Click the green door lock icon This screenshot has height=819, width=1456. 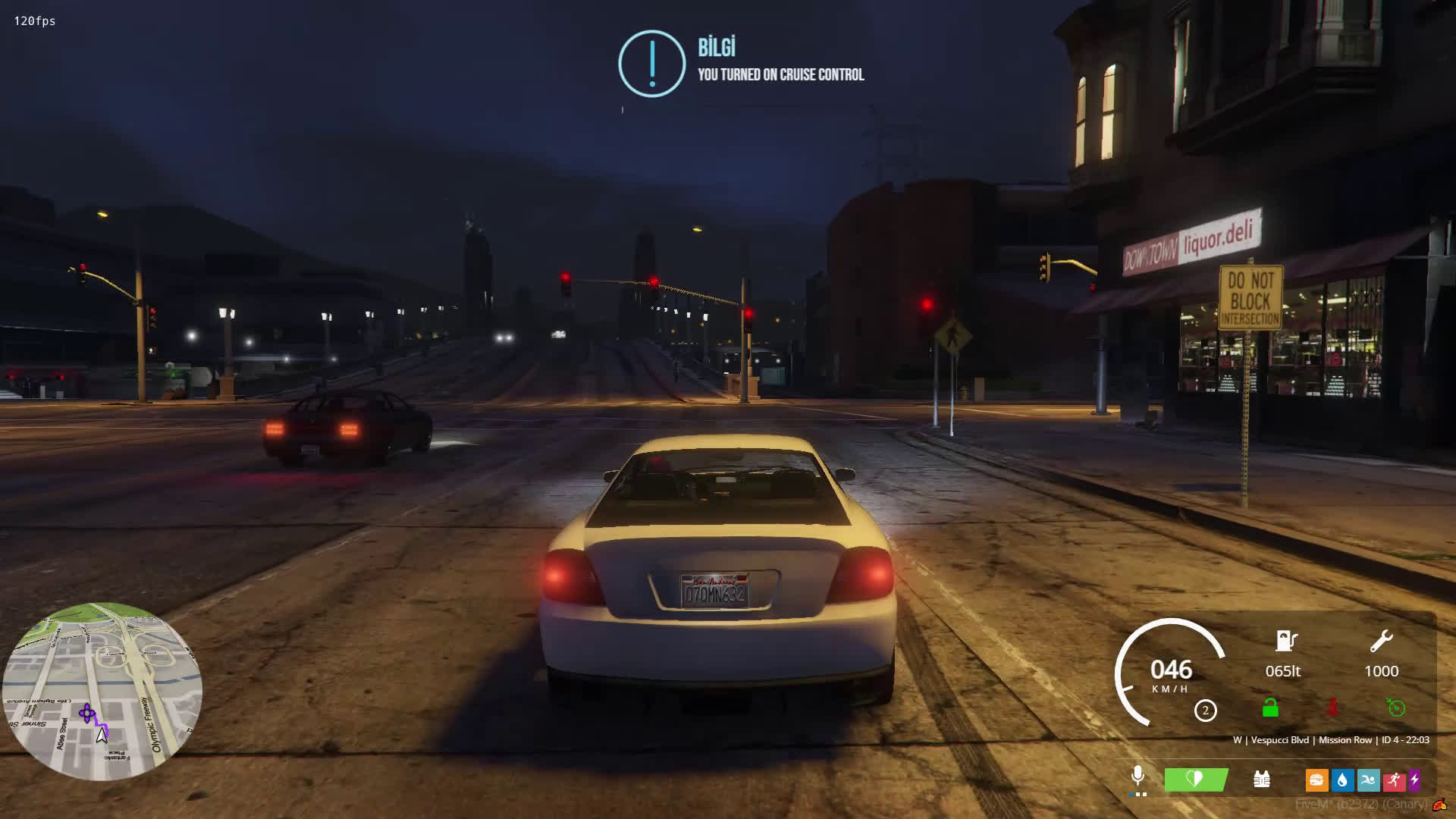pyautogui.click(x=1270, y=708)
